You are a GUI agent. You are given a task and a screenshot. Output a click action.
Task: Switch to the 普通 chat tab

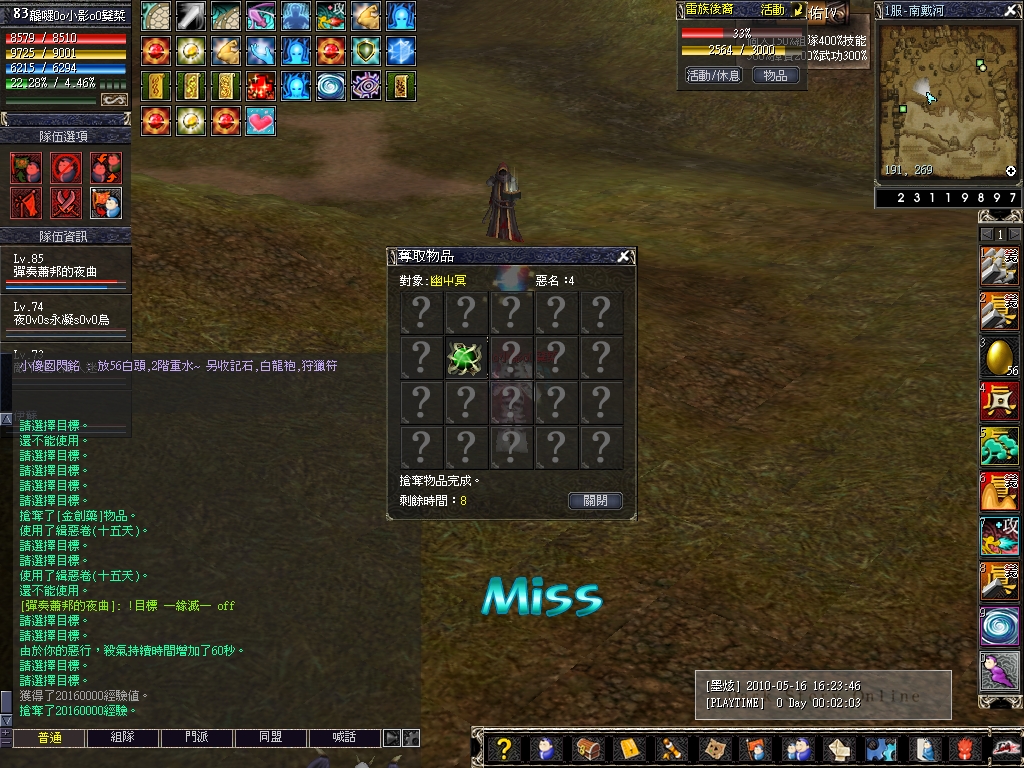pyautogui.click(x=49, y=737)
